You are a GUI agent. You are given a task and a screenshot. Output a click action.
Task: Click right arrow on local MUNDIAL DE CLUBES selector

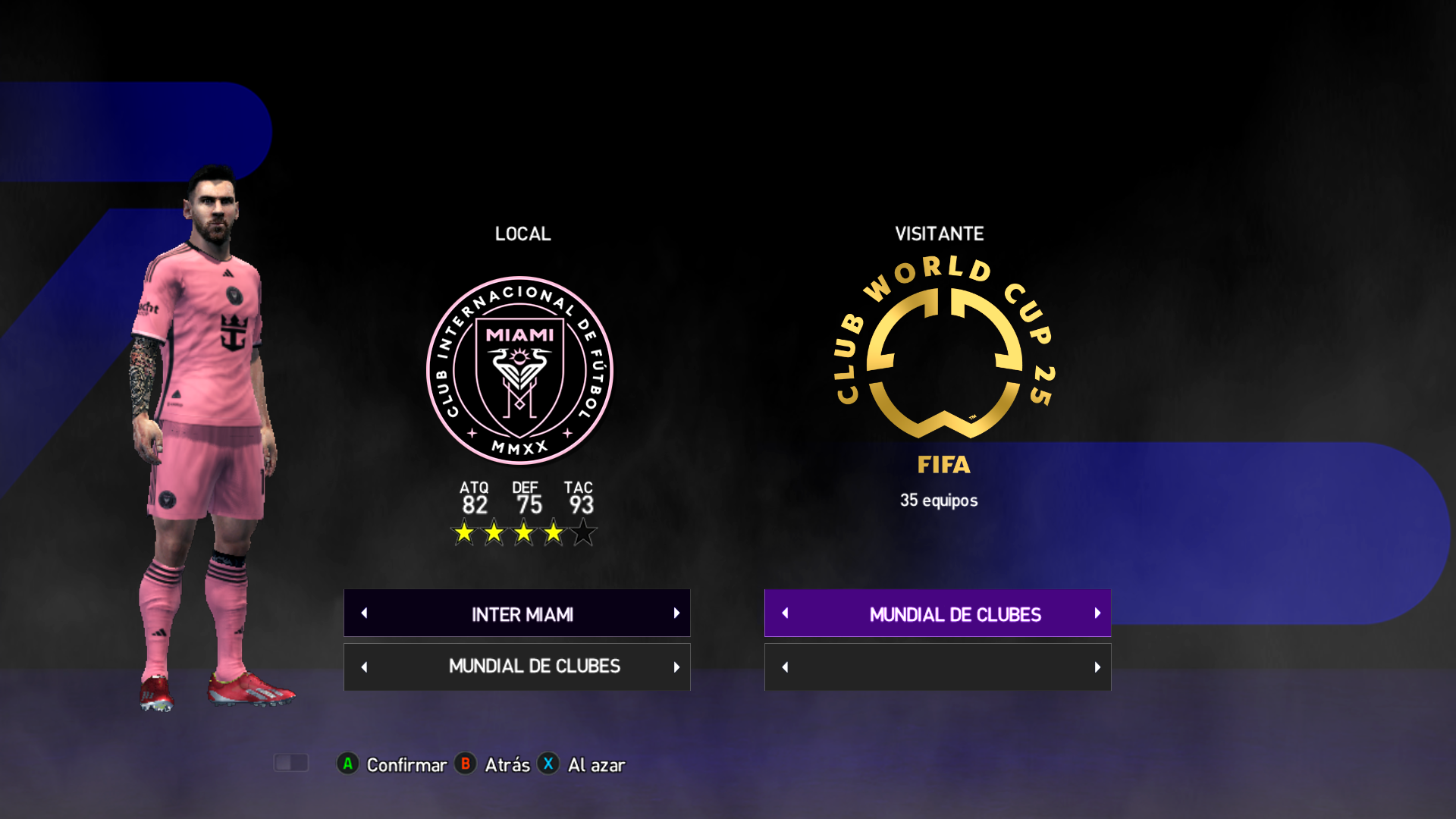[x=676, y=667]
